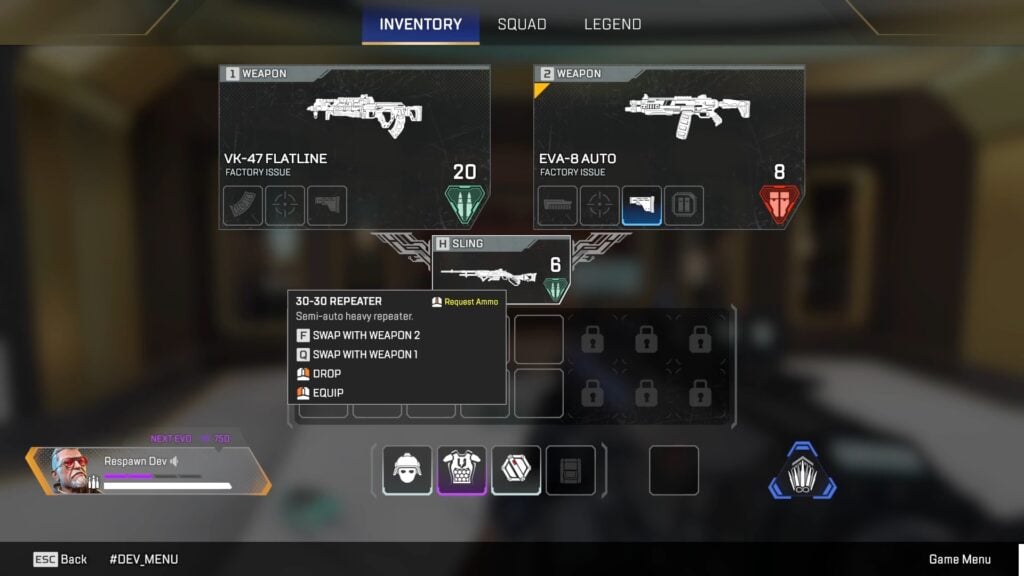Viewport: 1024px width, 576px height.
Task: Equip the 30-30 Repeater
Action: click(328, 393)
